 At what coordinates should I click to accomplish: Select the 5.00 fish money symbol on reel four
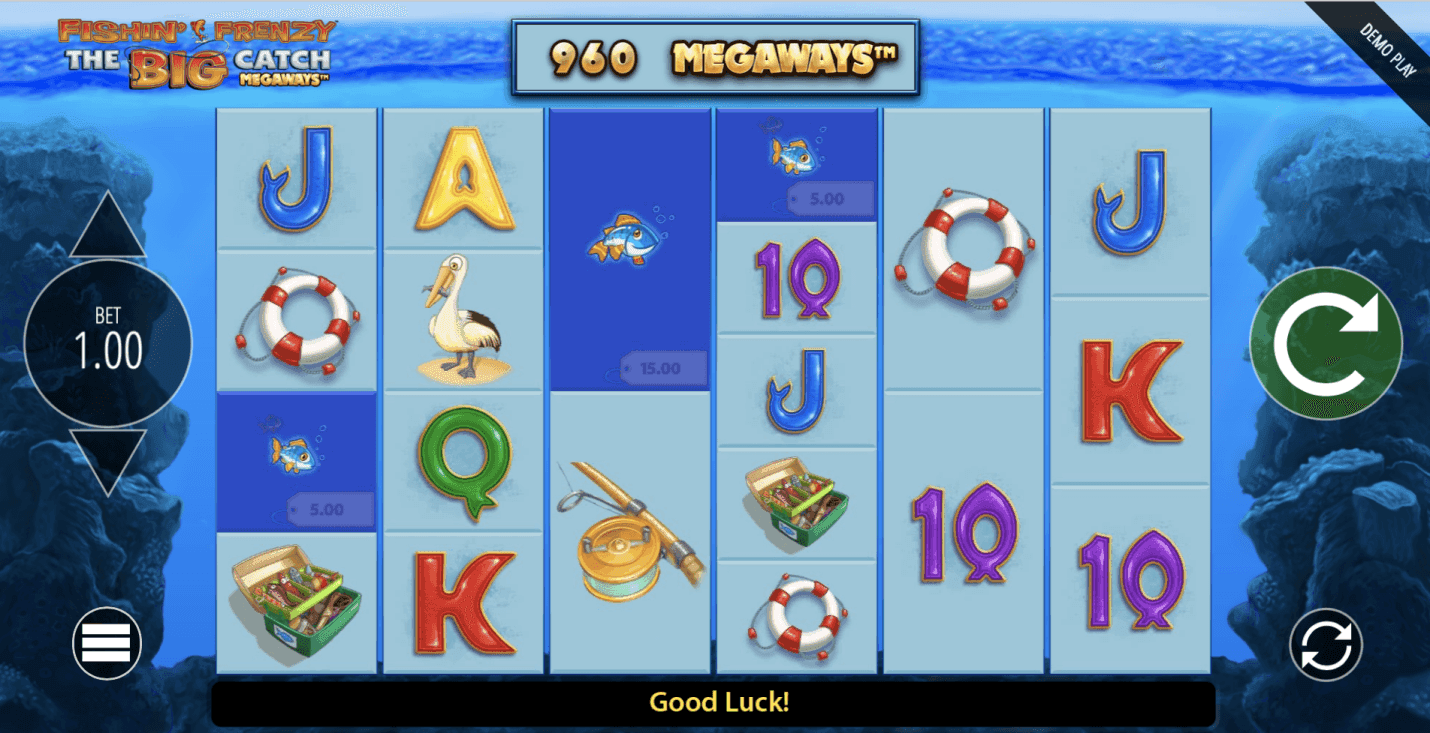point(796,165)
